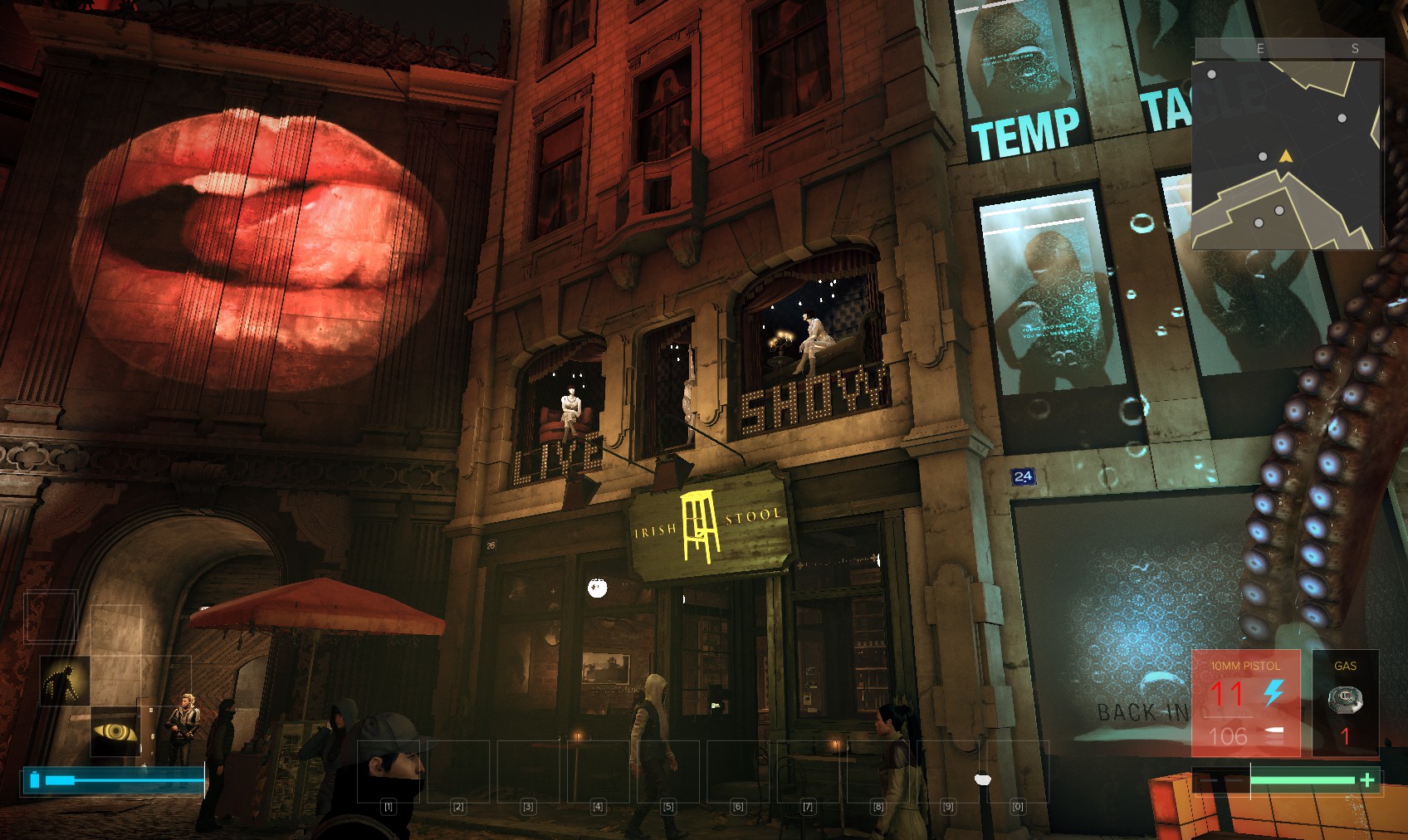Open the minimap radar display
The width and height of the screenshot is (1408, 840).
pos(1286,154)
